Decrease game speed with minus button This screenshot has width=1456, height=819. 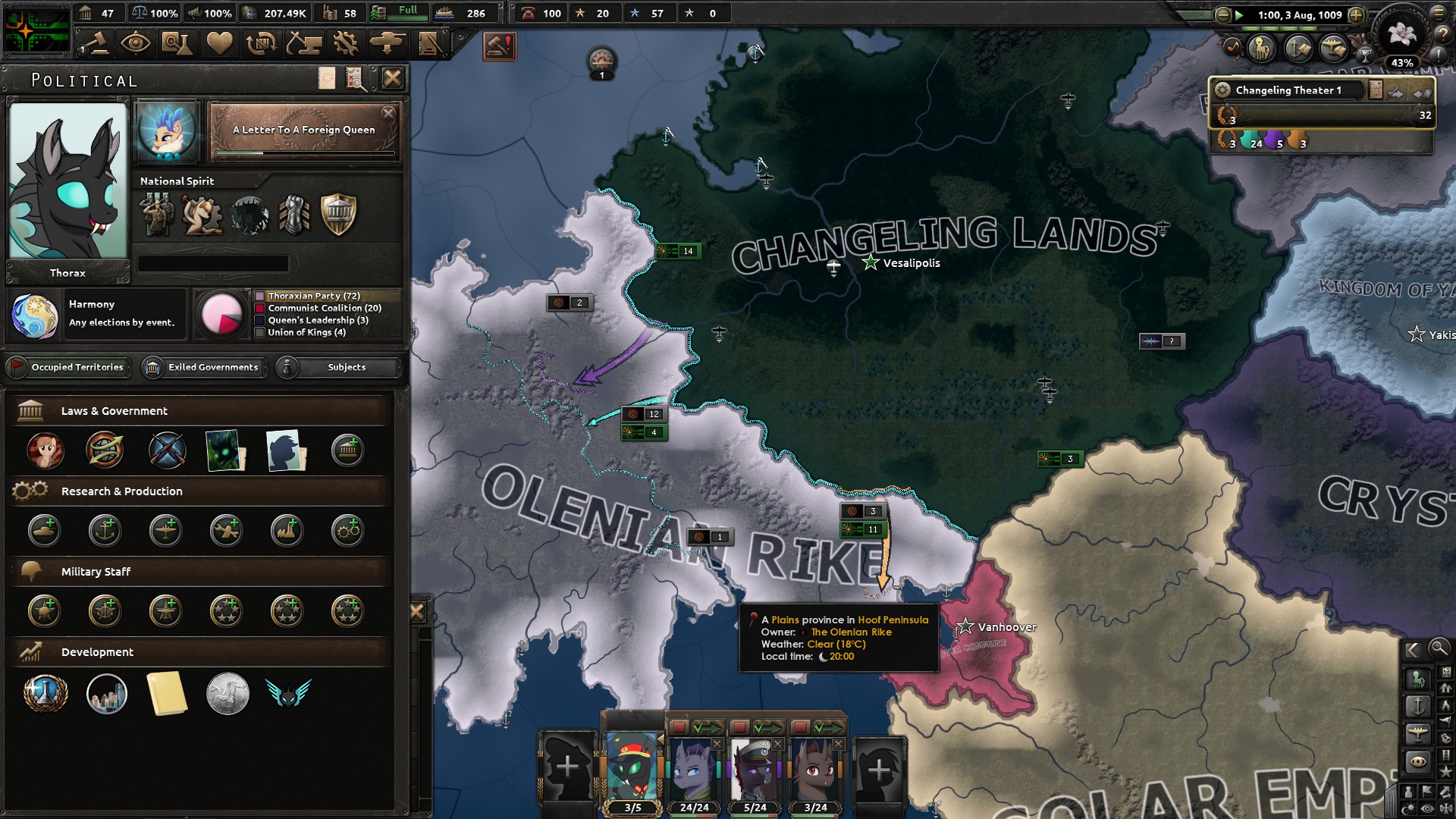(x=1222, y=15)
